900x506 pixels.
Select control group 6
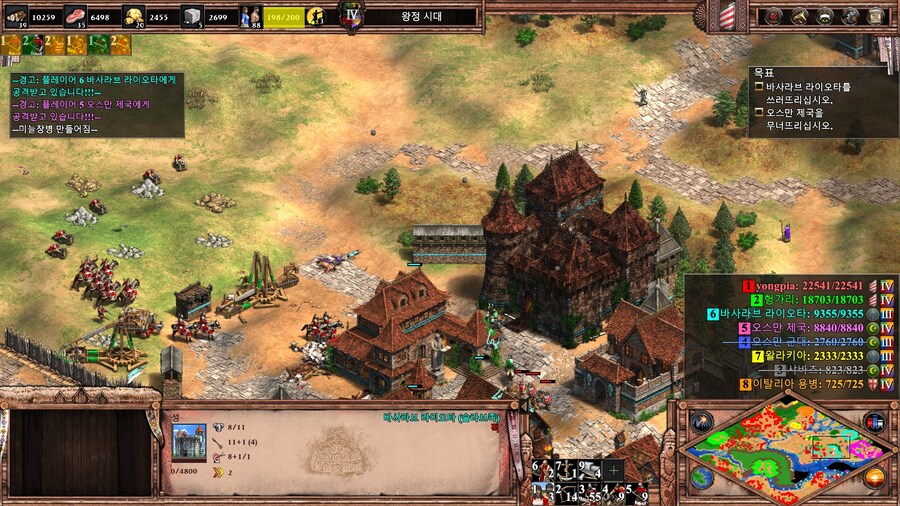tap(539, 470)
